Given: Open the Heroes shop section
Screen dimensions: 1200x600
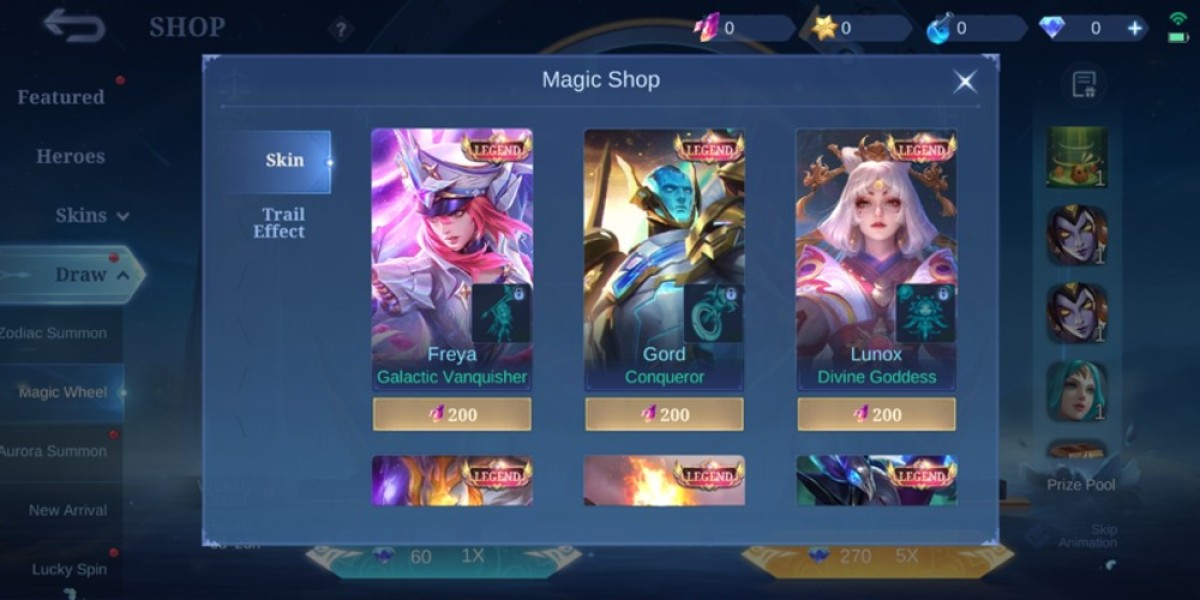Looking at the screenshot, I should coord(70,156).
